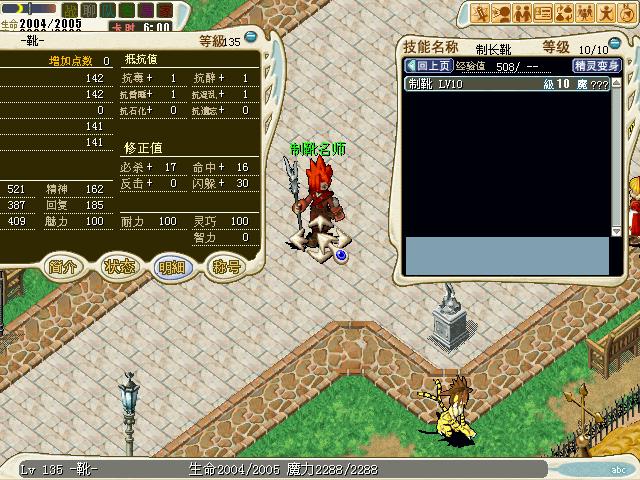Viewport: 640px width, 480px height.
Task: Open the two-people handshake toolbar icon
Action: click(522, 13)
